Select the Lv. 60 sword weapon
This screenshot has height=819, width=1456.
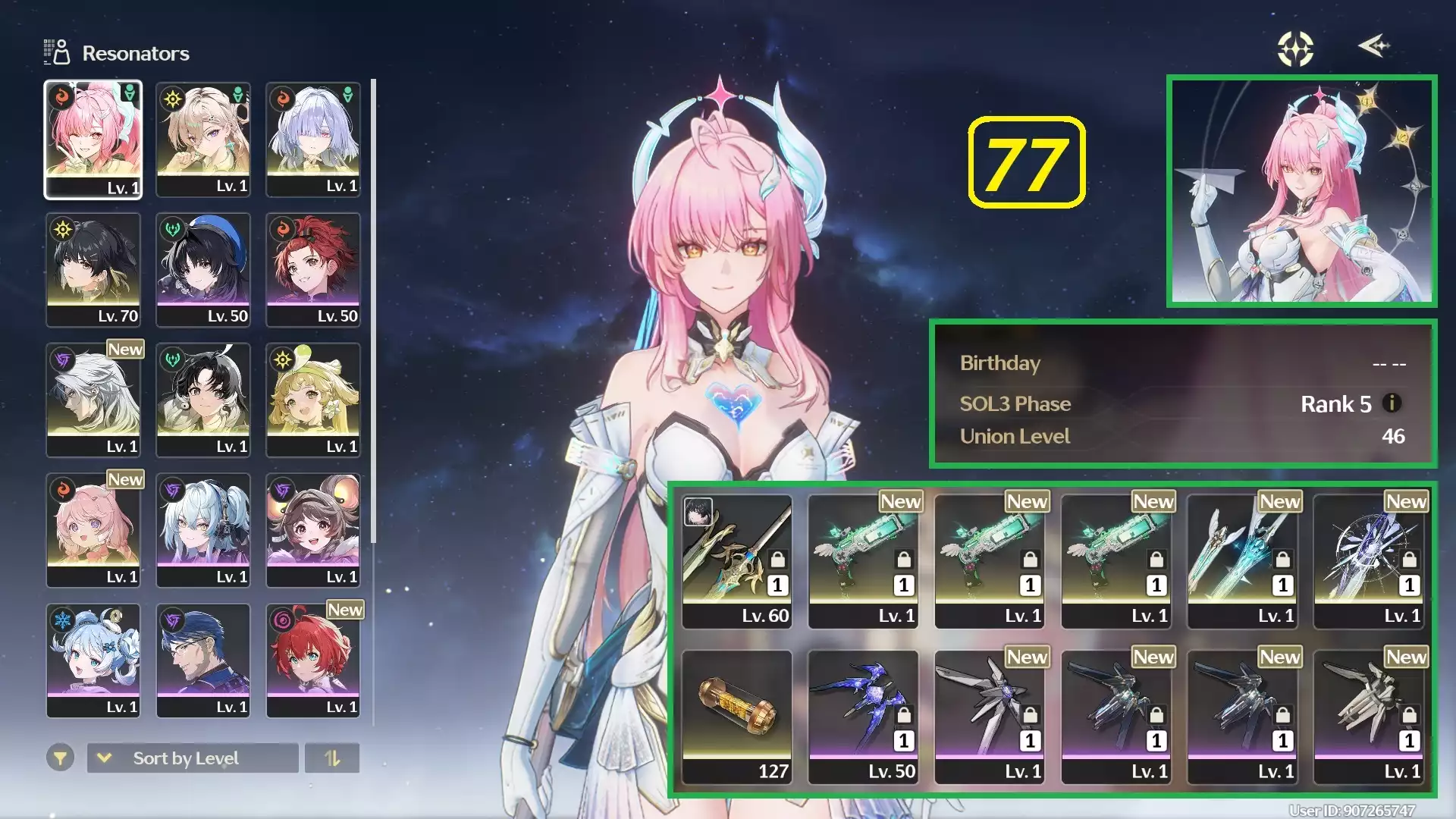(x=736, y=562)
